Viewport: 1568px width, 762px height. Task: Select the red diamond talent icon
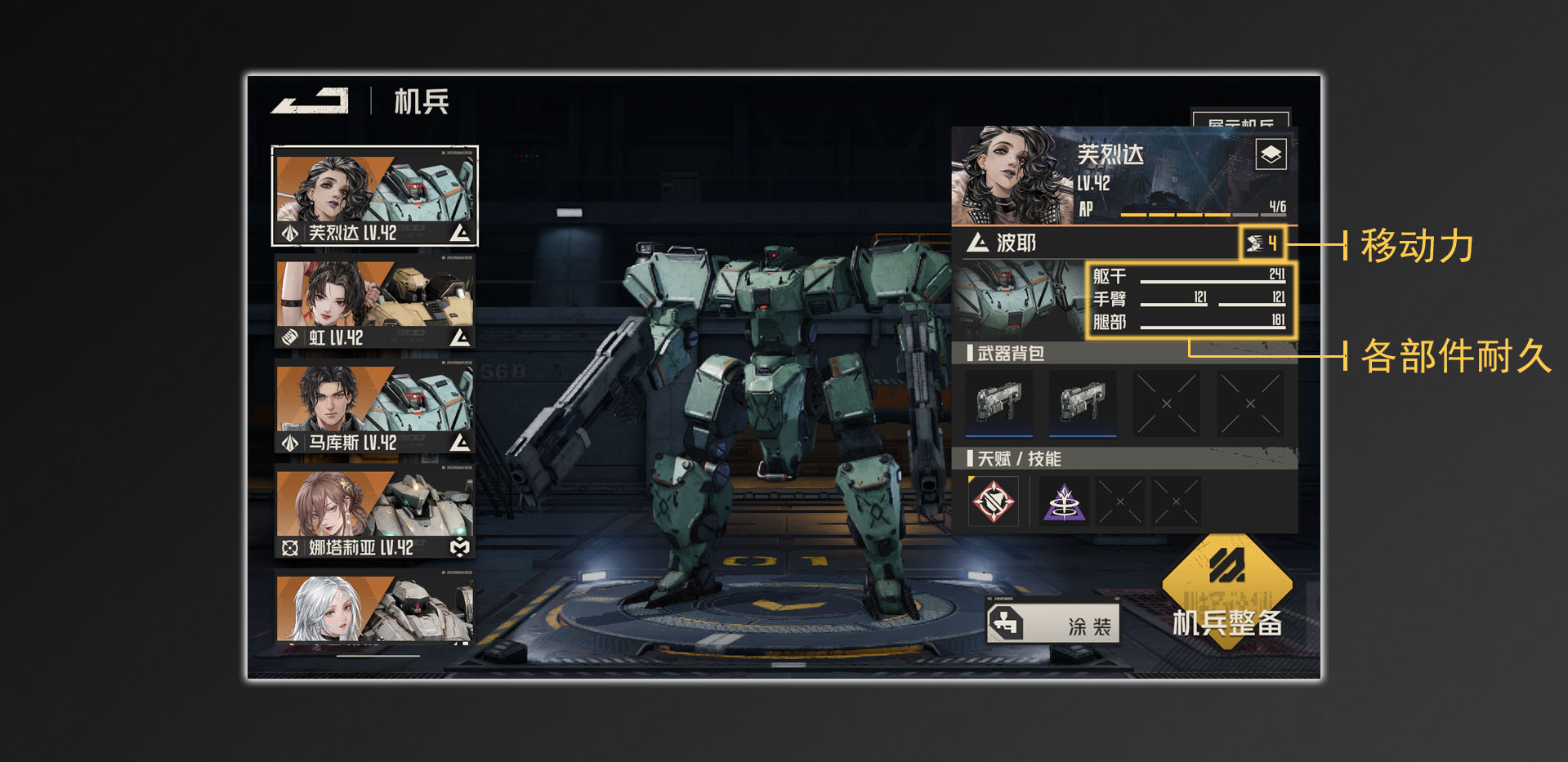994,501
